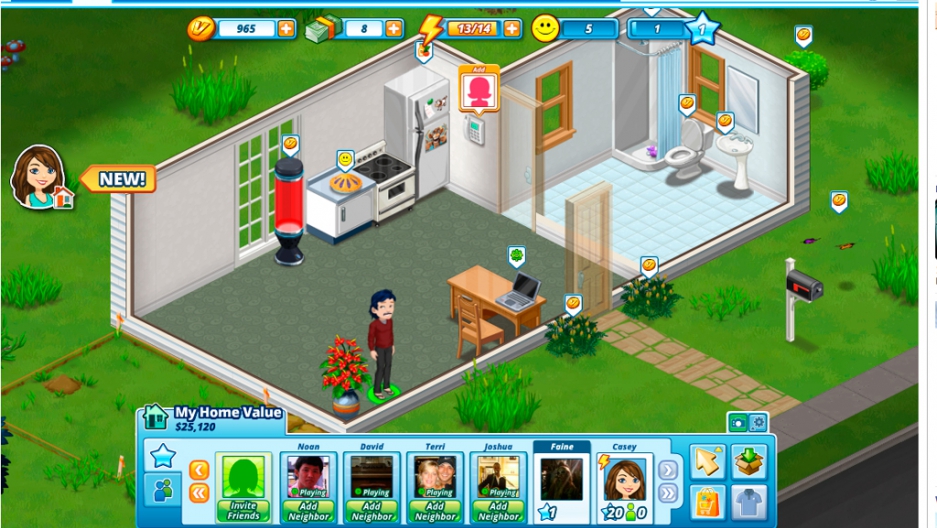Add Noan as a neighbor

tap(309, 510)
